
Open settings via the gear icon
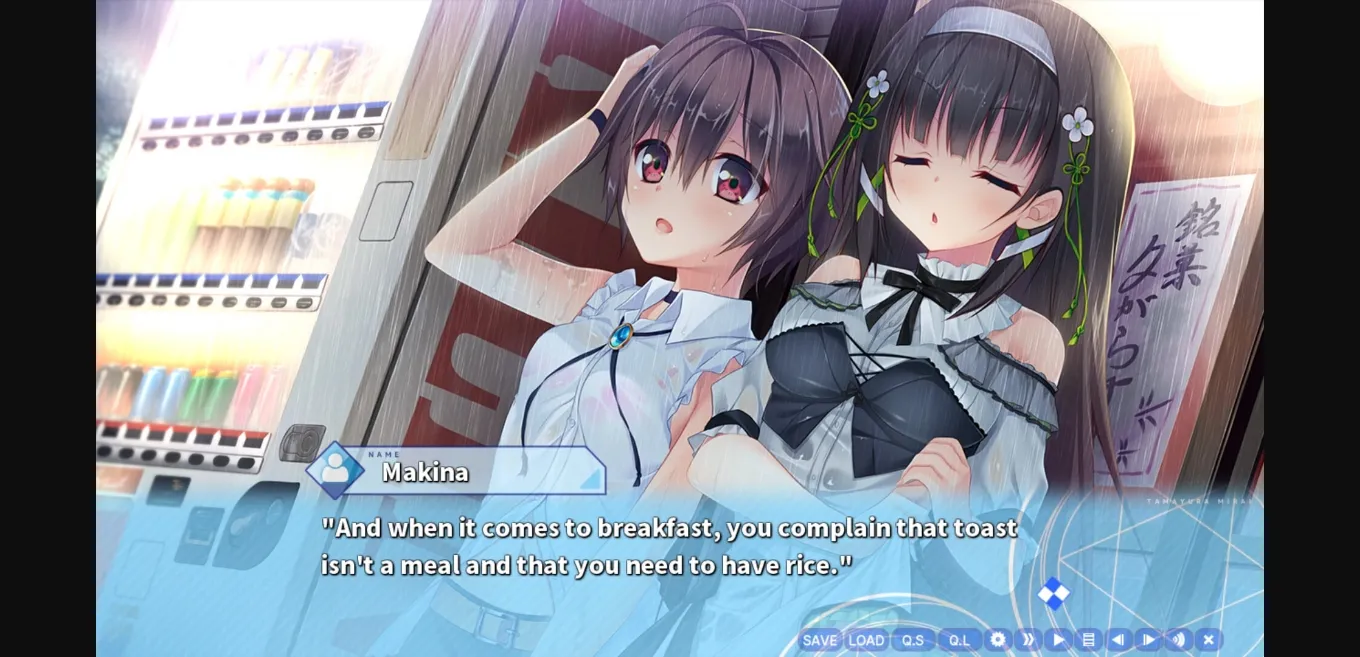coord(998,640)
